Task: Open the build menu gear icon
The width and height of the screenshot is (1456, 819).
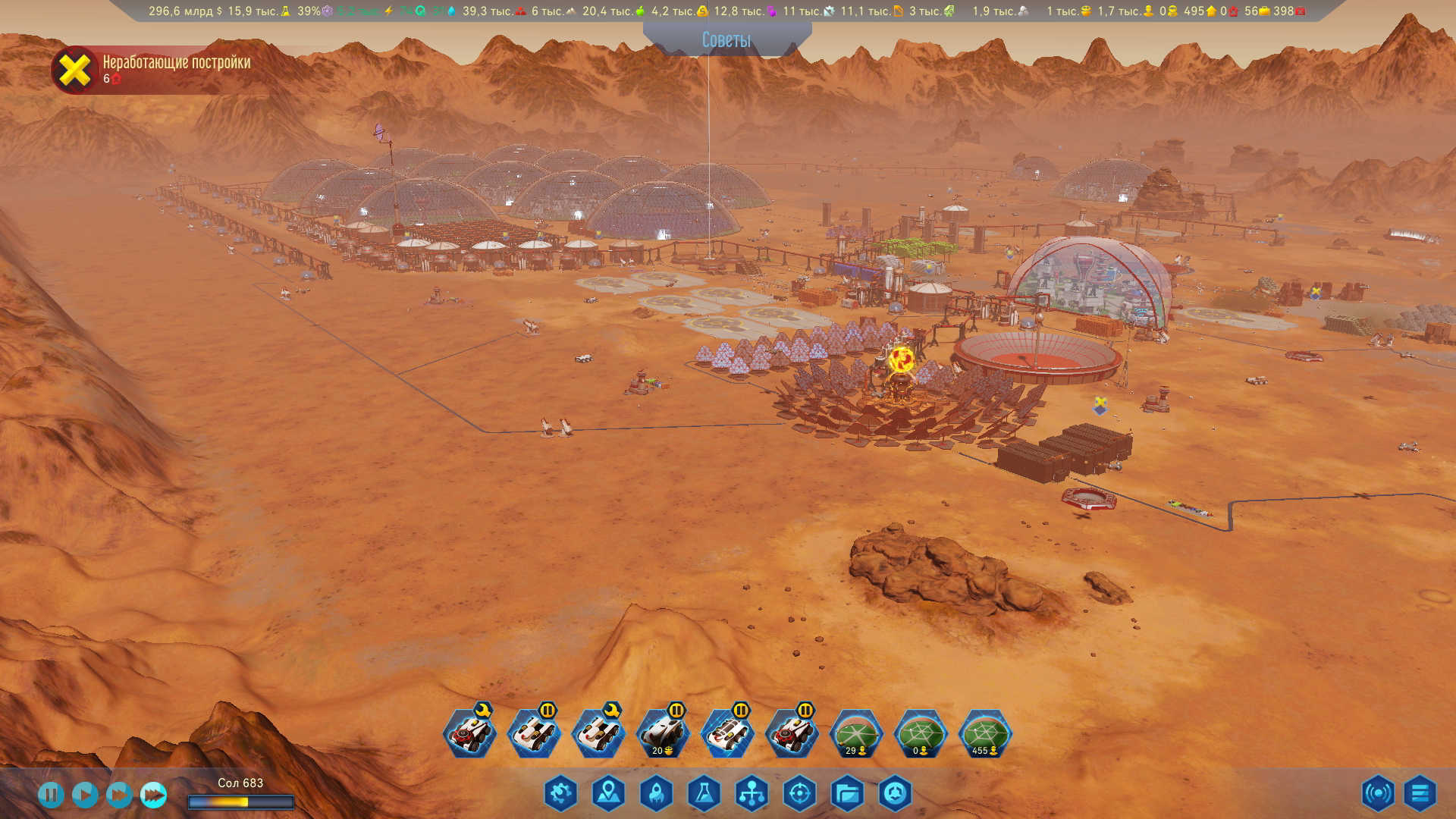Action: (x=560, y=794)
